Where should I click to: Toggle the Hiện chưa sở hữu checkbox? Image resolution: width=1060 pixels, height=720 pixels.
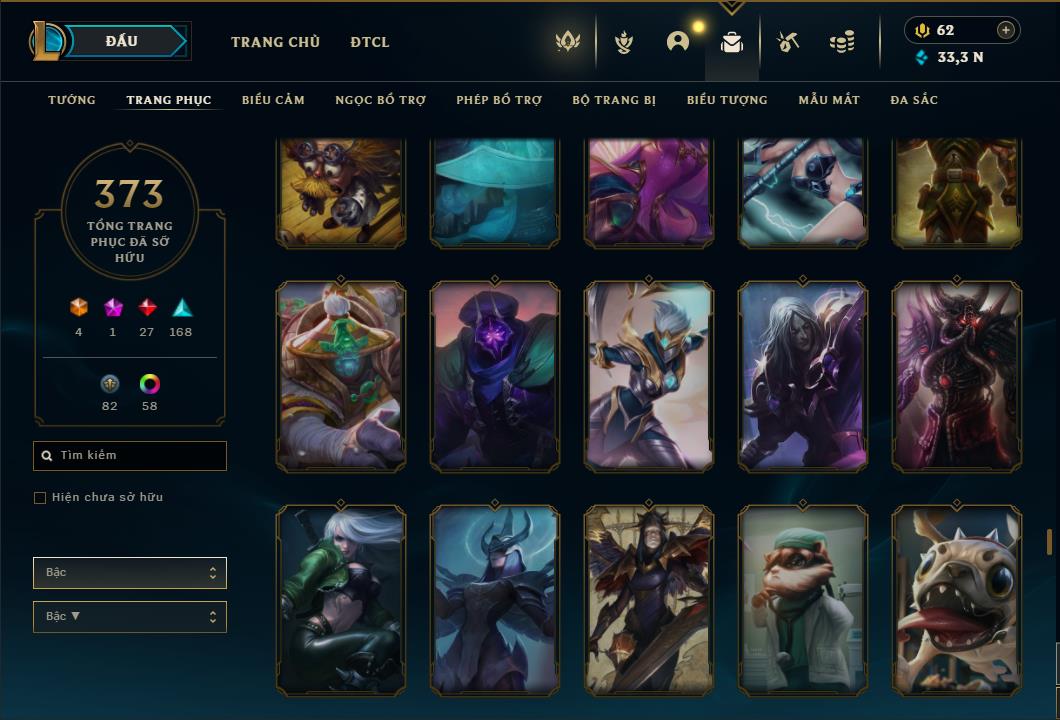40,498
